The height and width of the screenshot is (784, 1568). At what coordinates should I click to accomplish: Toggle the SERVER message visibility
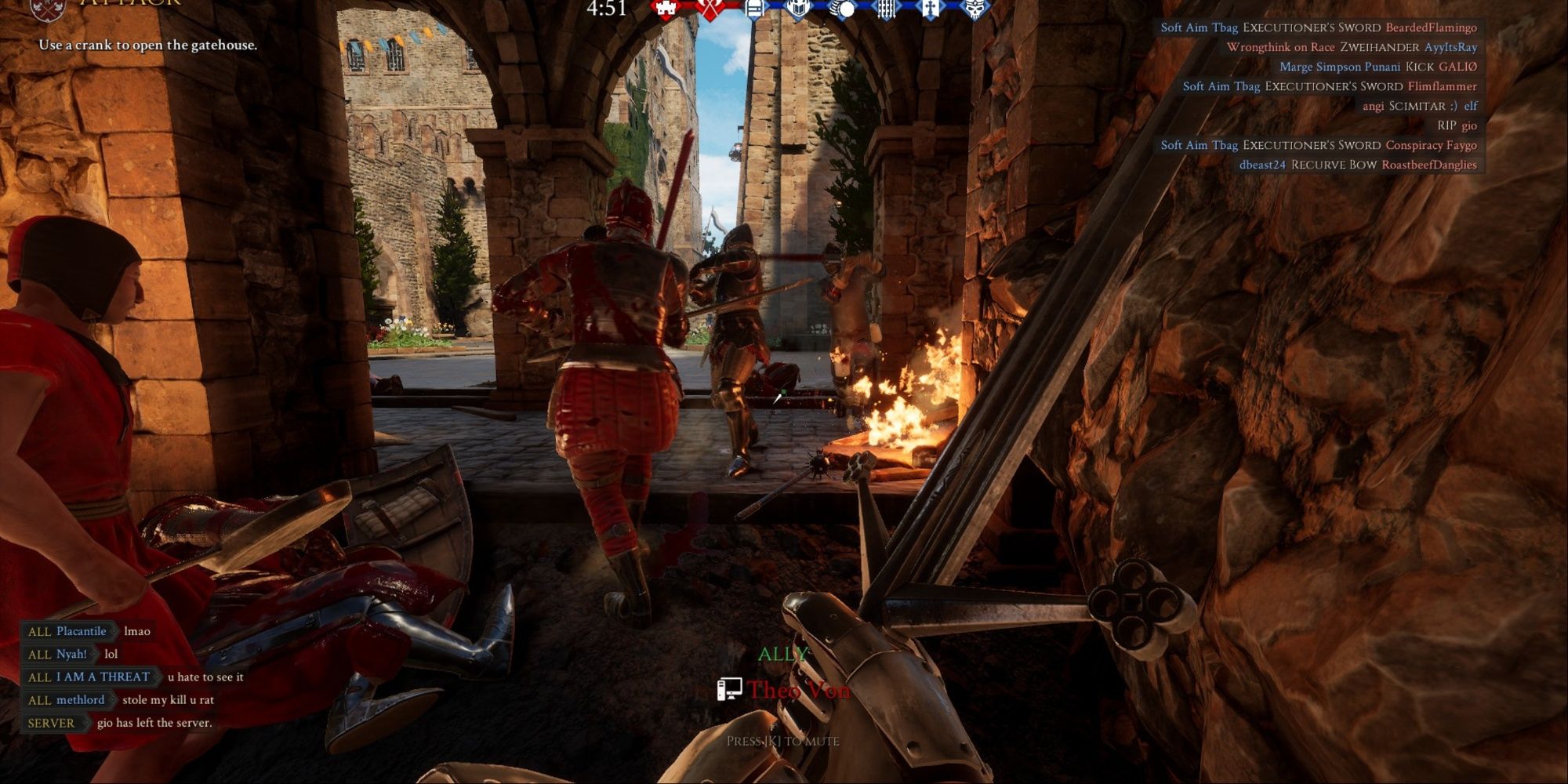(51, 722)
